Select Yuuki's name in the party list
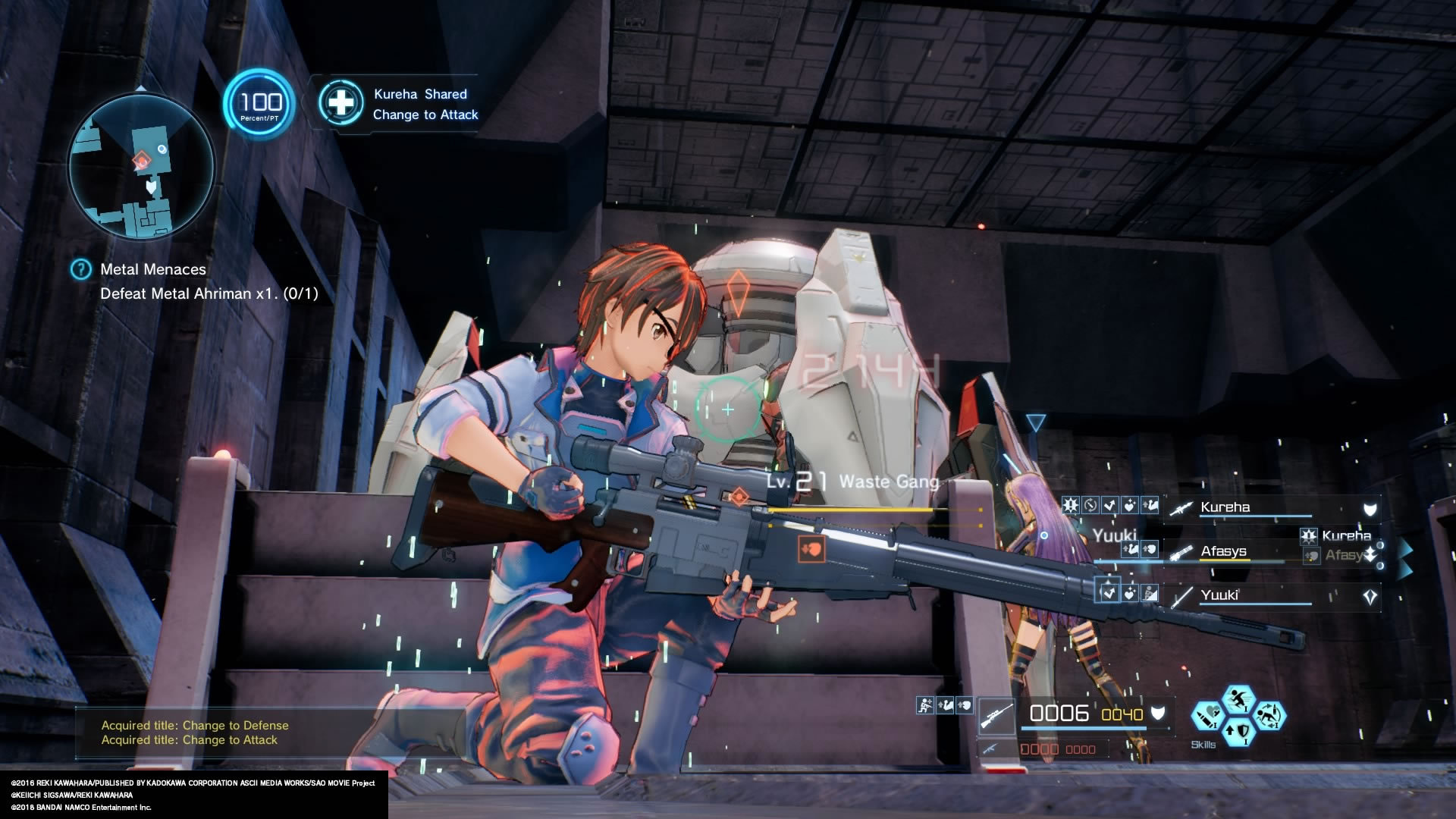 tap(1221, 595)
